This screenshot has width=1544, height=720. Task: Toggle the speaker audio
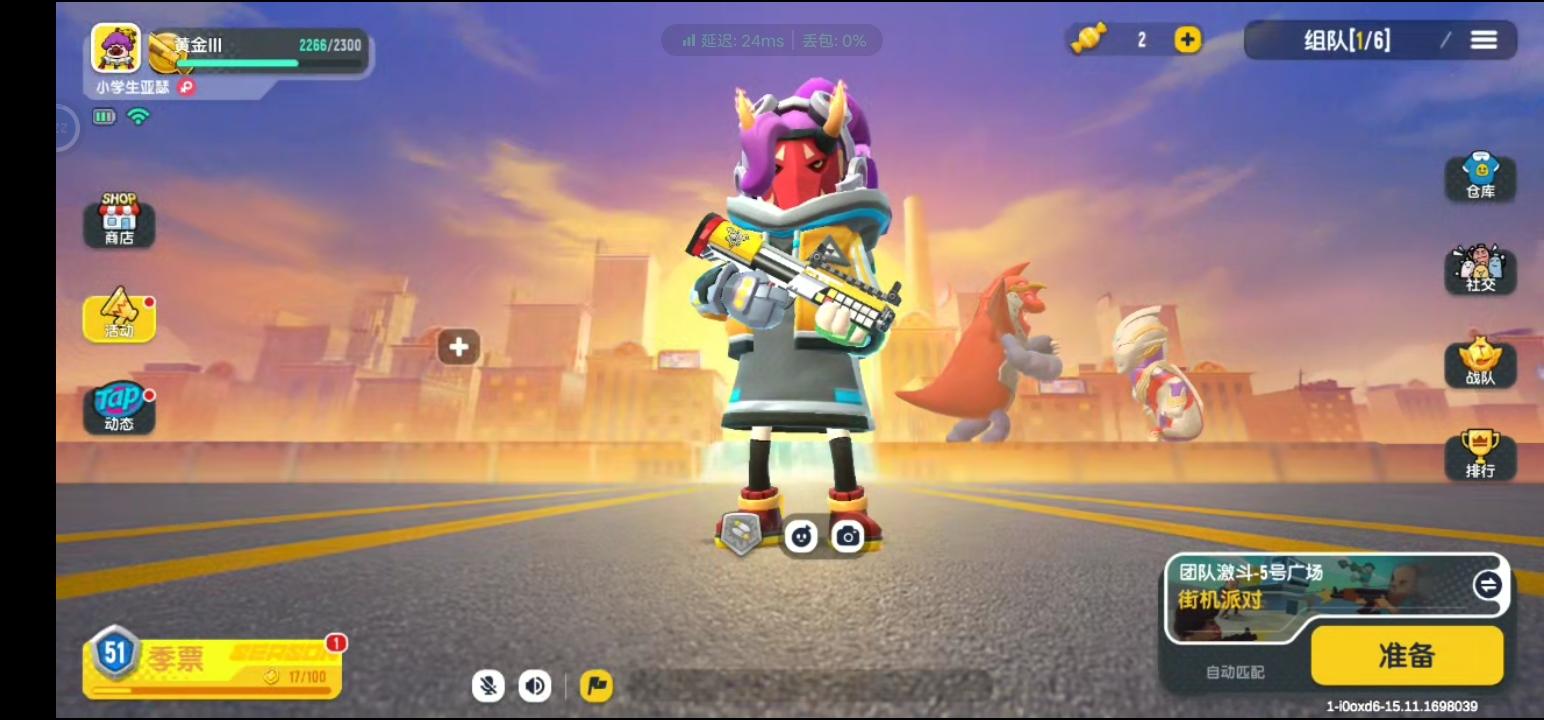[536, 687]
